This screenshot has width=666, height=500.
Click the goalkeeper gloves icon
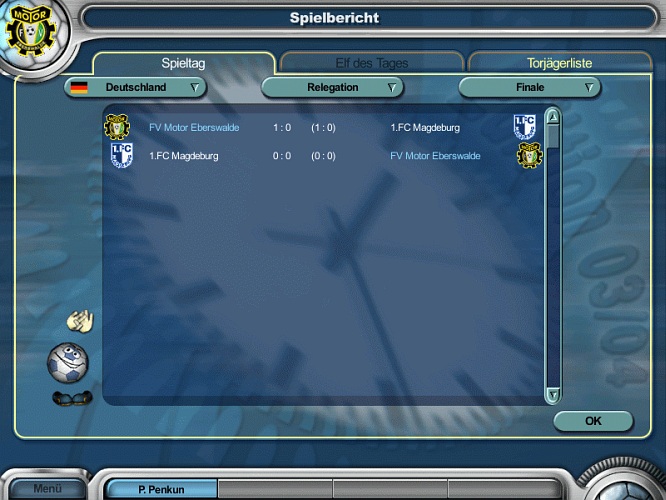click(79, 321)
